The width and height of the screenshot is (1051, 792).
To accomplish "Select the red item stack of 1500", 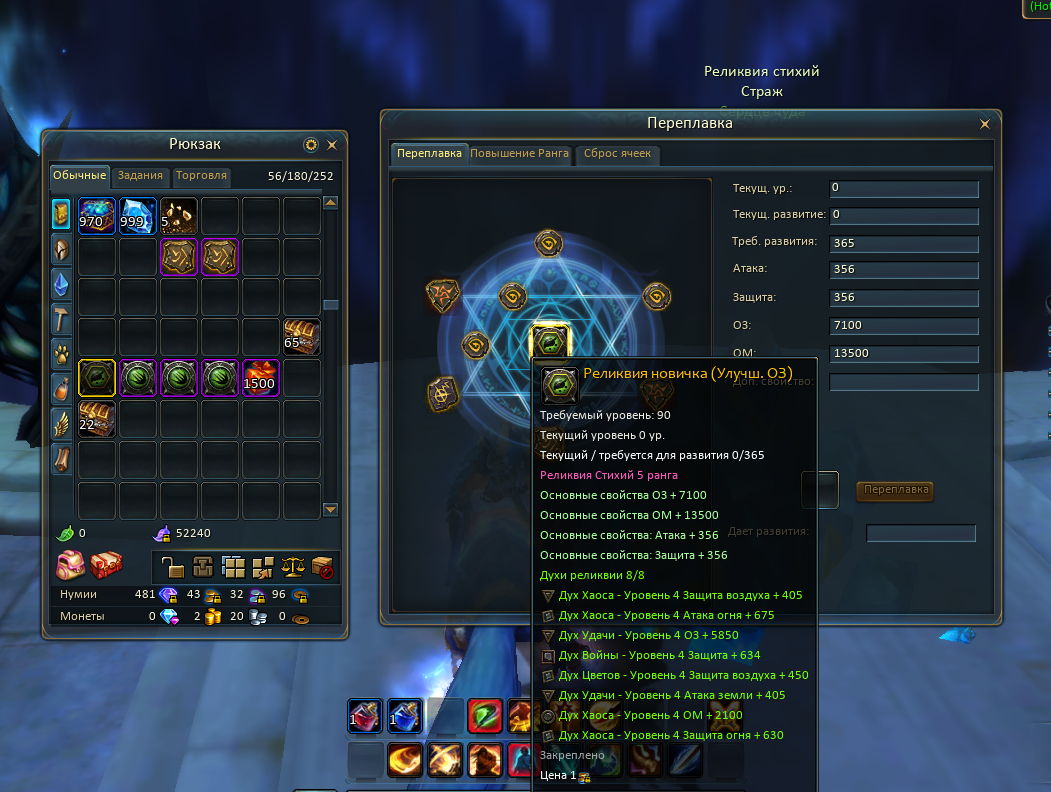I will (261, 378).
